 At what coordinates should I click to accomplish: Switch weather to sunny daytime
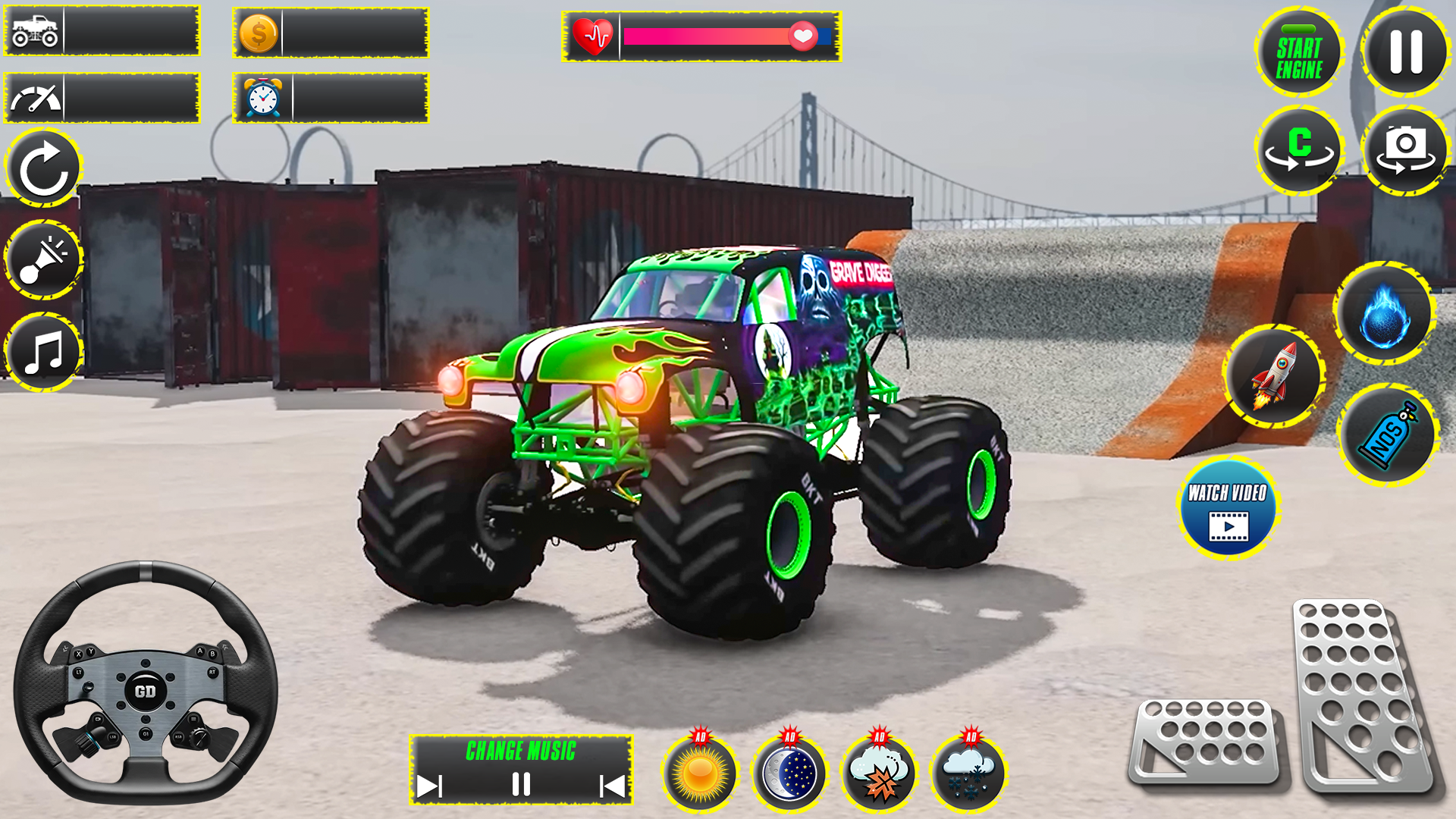tap(701, 773)
